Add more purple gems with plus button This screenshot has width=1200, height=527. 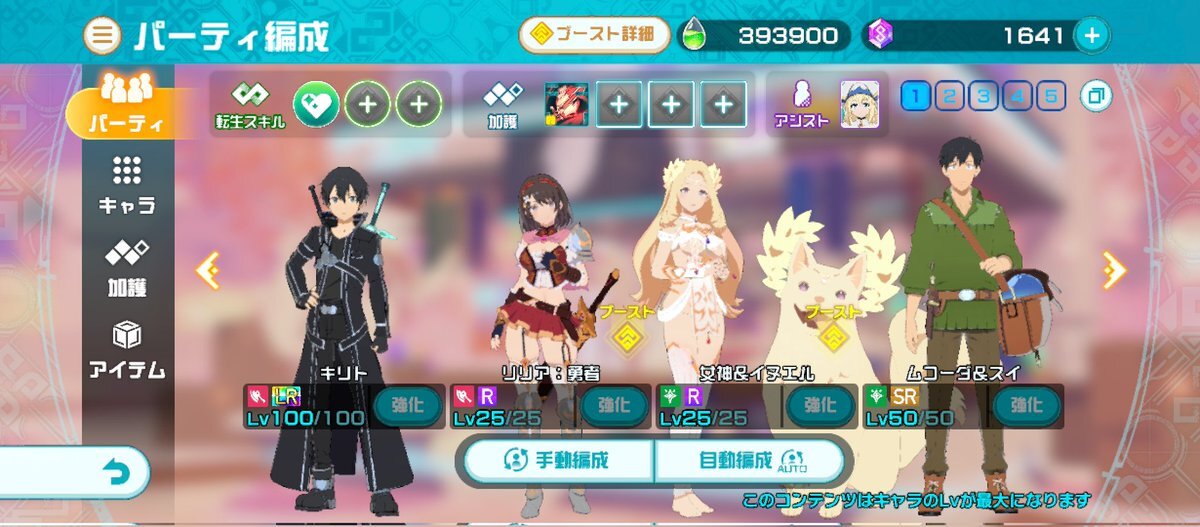coord(1091,36)
